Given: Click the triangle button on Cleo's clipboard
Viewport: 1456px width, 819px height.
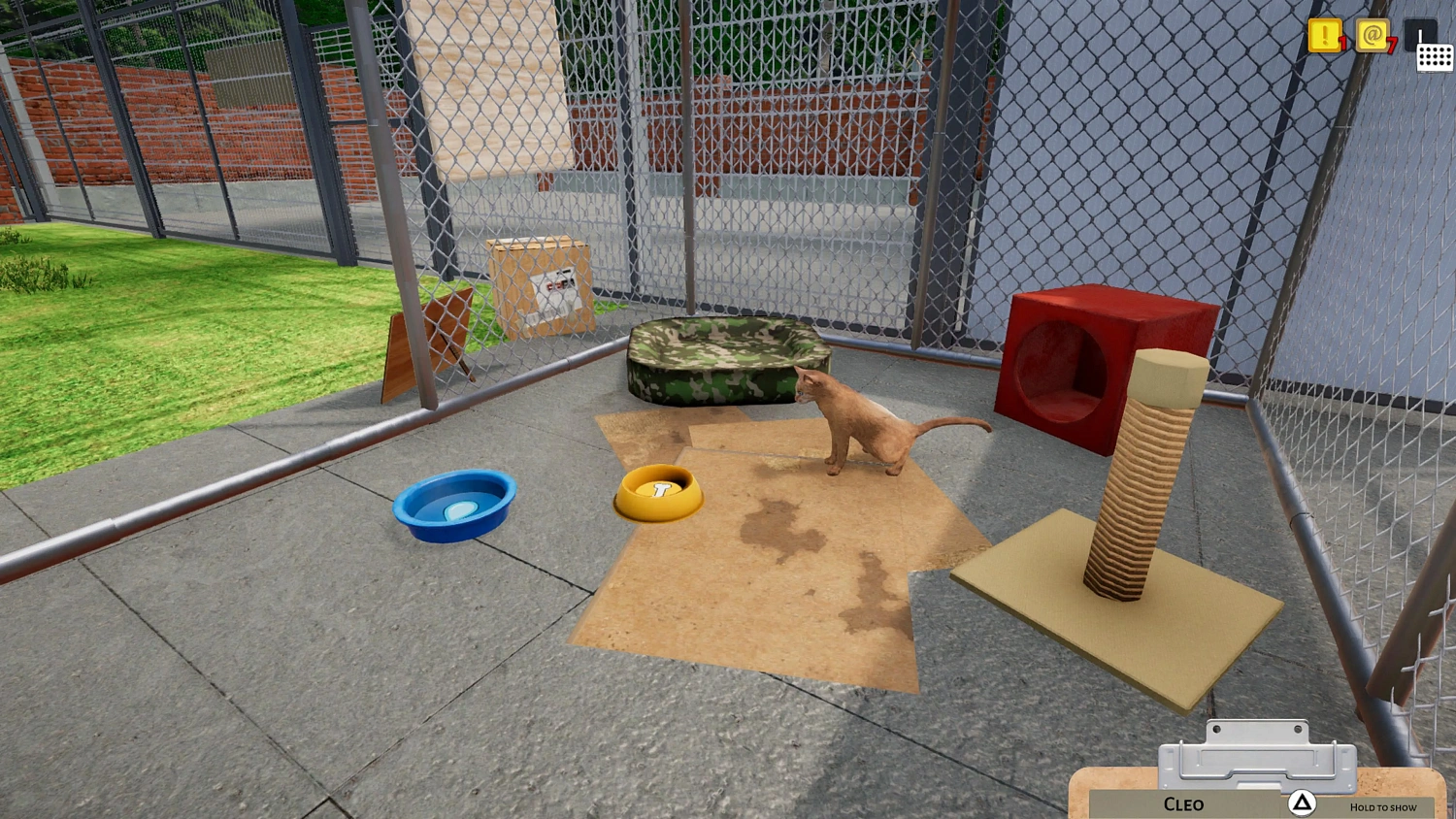Looking at the screenshot, I should click(1304, 802).
